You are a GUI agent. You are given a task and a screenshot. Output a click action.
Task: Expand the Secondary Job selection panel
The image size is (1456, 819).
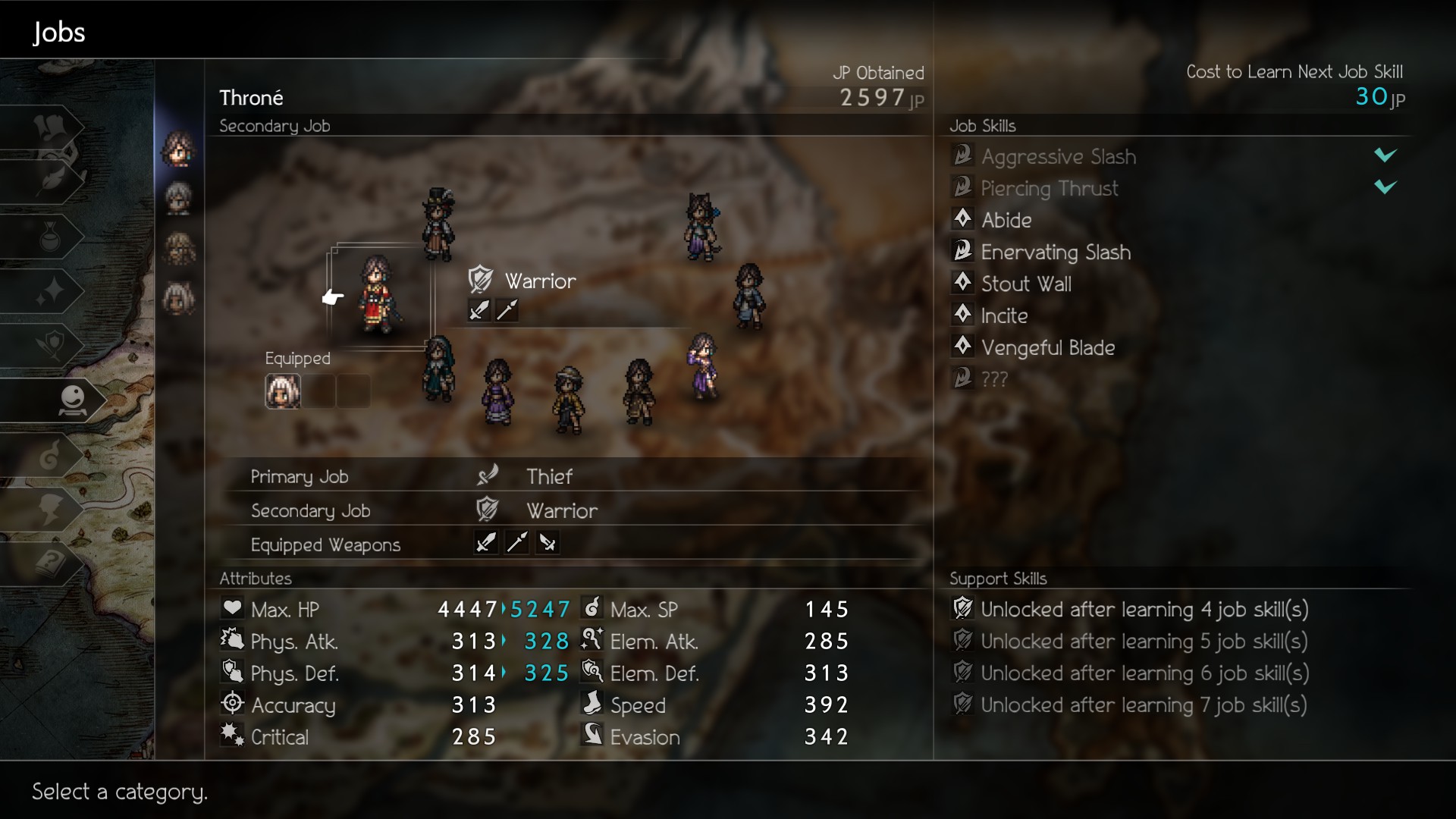pos(275,126)
